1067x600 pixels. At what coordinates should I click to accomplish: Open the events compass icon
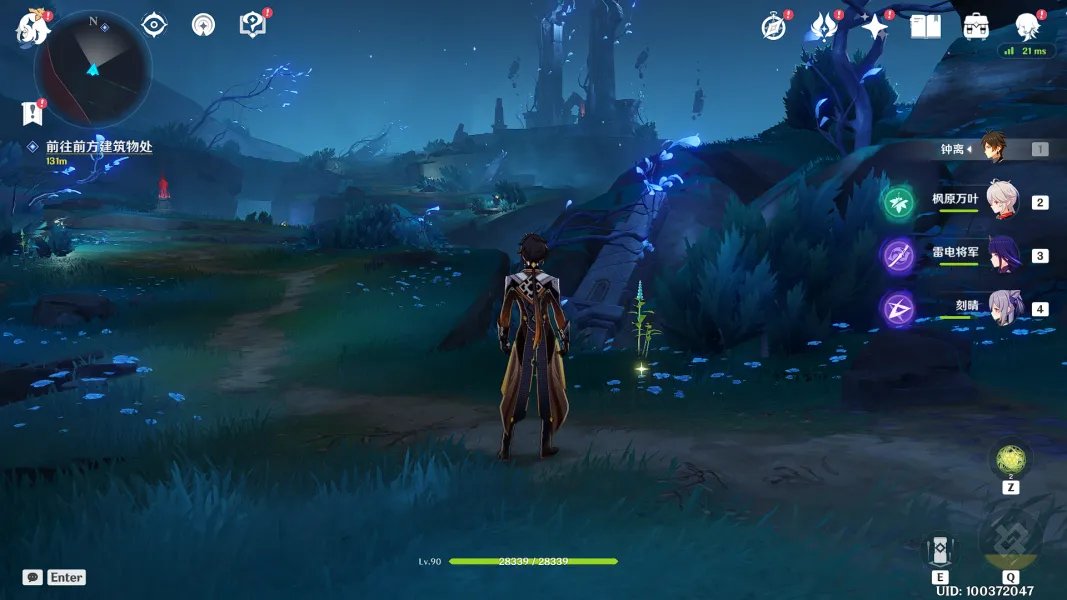(773, 27)
